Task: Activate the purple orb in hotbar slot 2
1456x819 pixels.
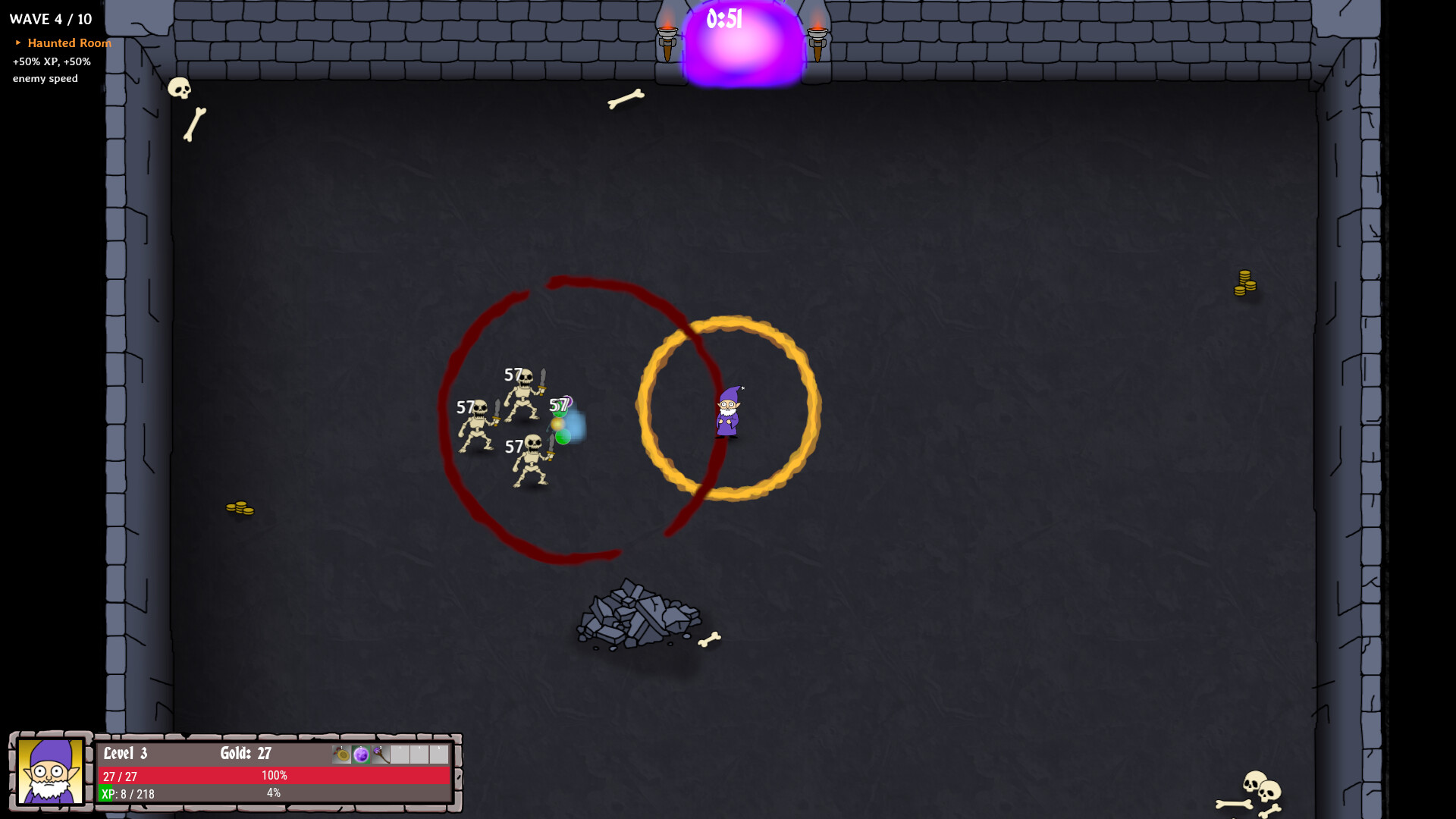Action: click(361, 754)
